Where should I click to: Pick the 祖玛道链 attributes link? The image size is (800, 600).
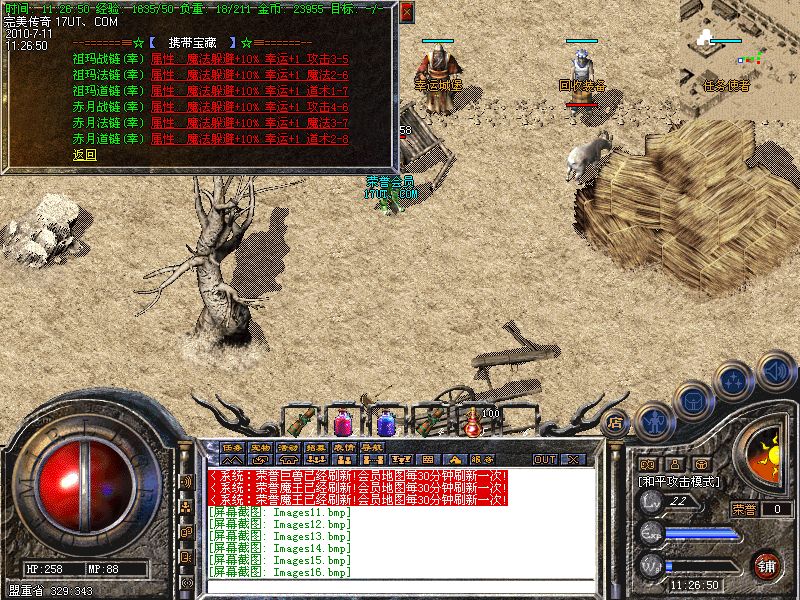249,91
